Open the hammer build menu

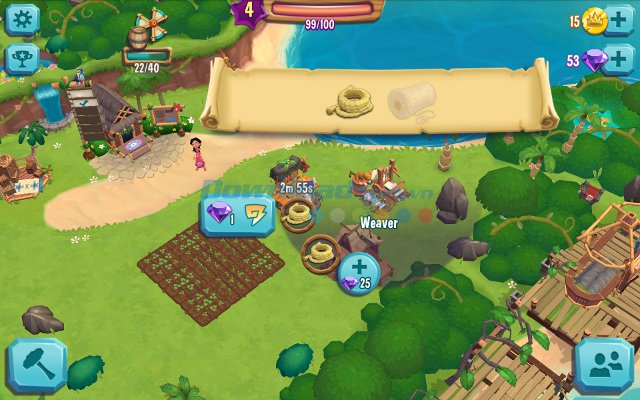(x=36, y=365)
